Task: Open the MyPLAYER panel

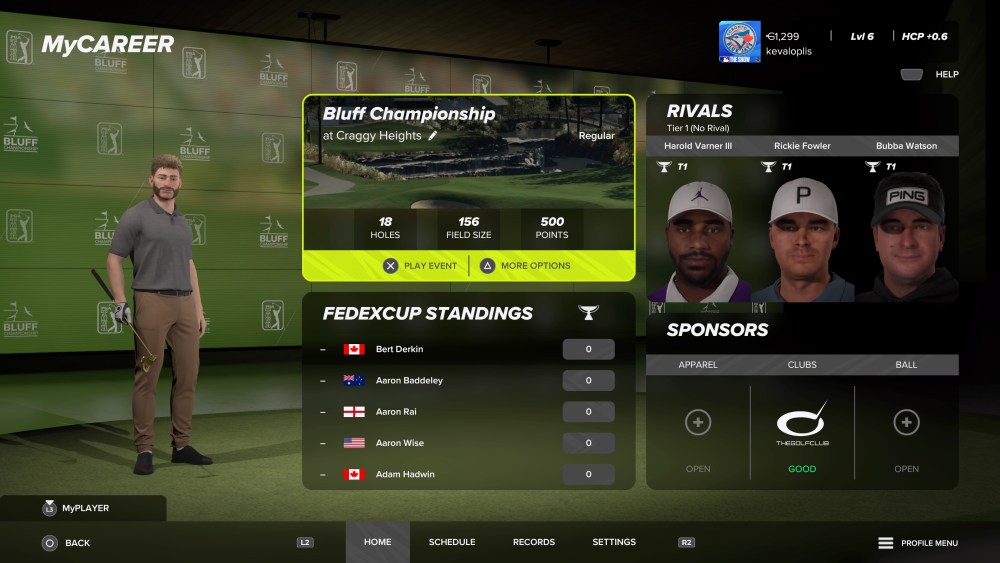Action: (83, 508)
